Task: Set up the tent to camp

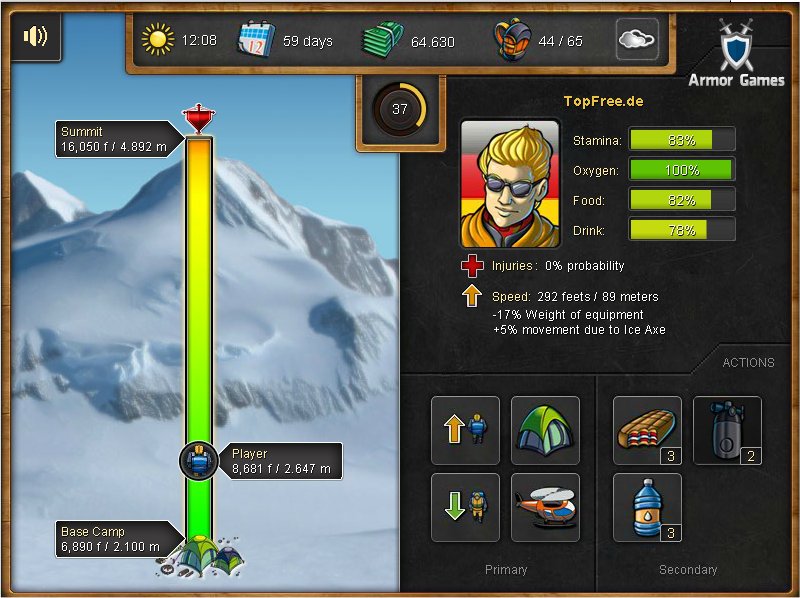Action: [x=545, y=430]
